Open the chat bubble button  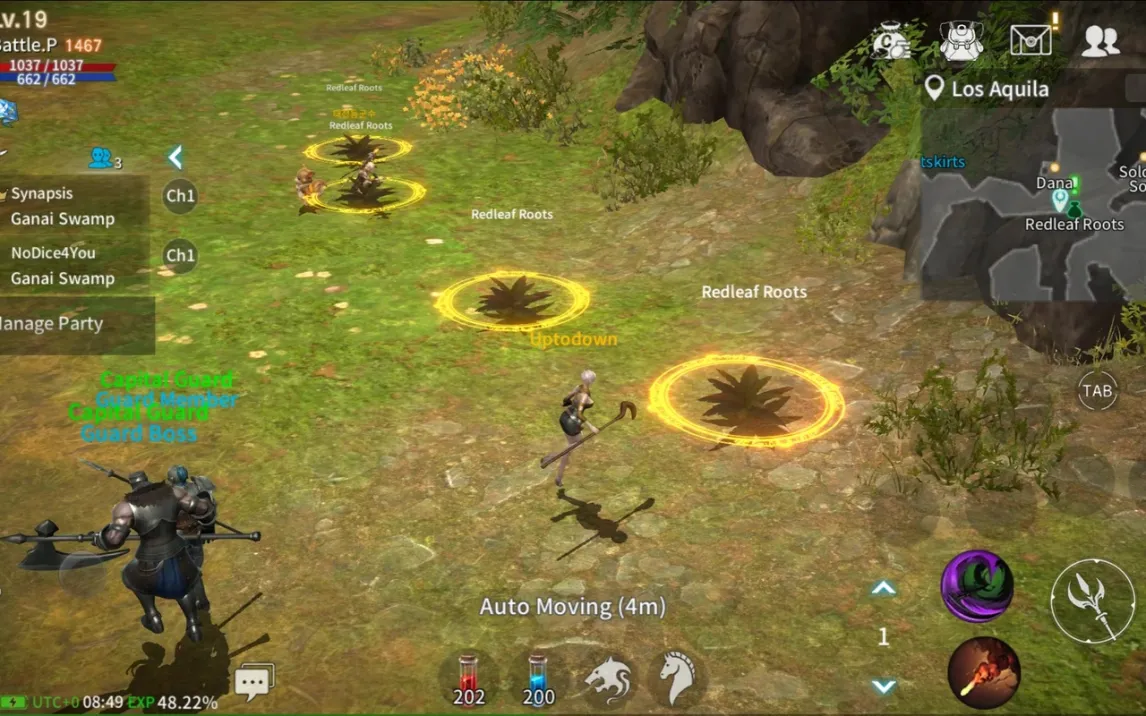pos(253,682)
